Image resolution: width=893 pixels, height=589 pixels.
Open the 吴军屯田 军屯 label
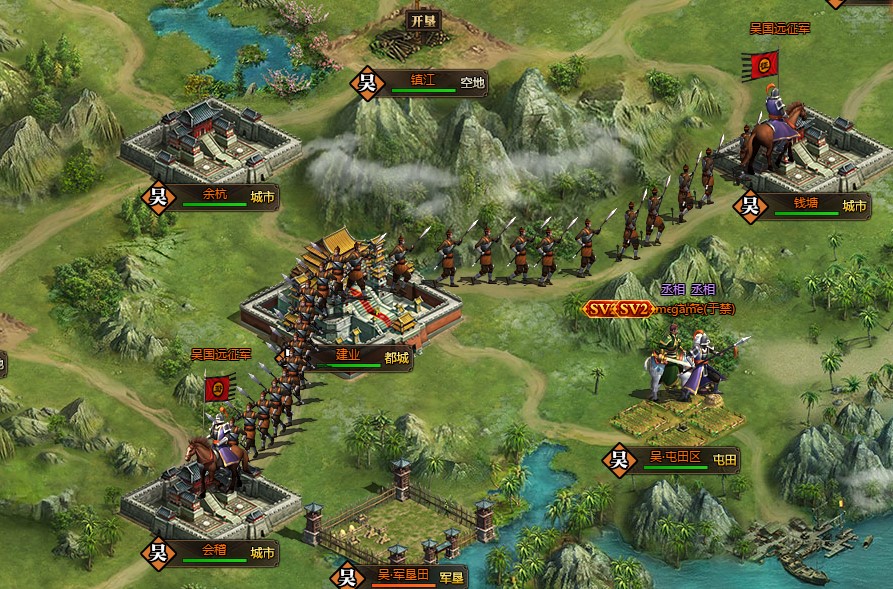[412, 577]
